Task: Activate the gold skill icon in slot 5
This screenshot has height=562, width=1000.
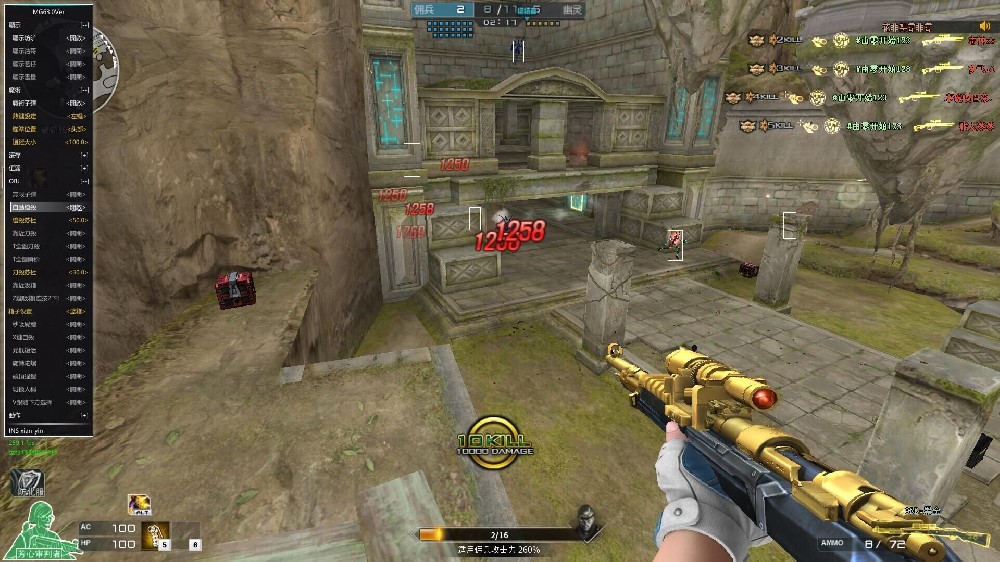Action: pos(155,535)
